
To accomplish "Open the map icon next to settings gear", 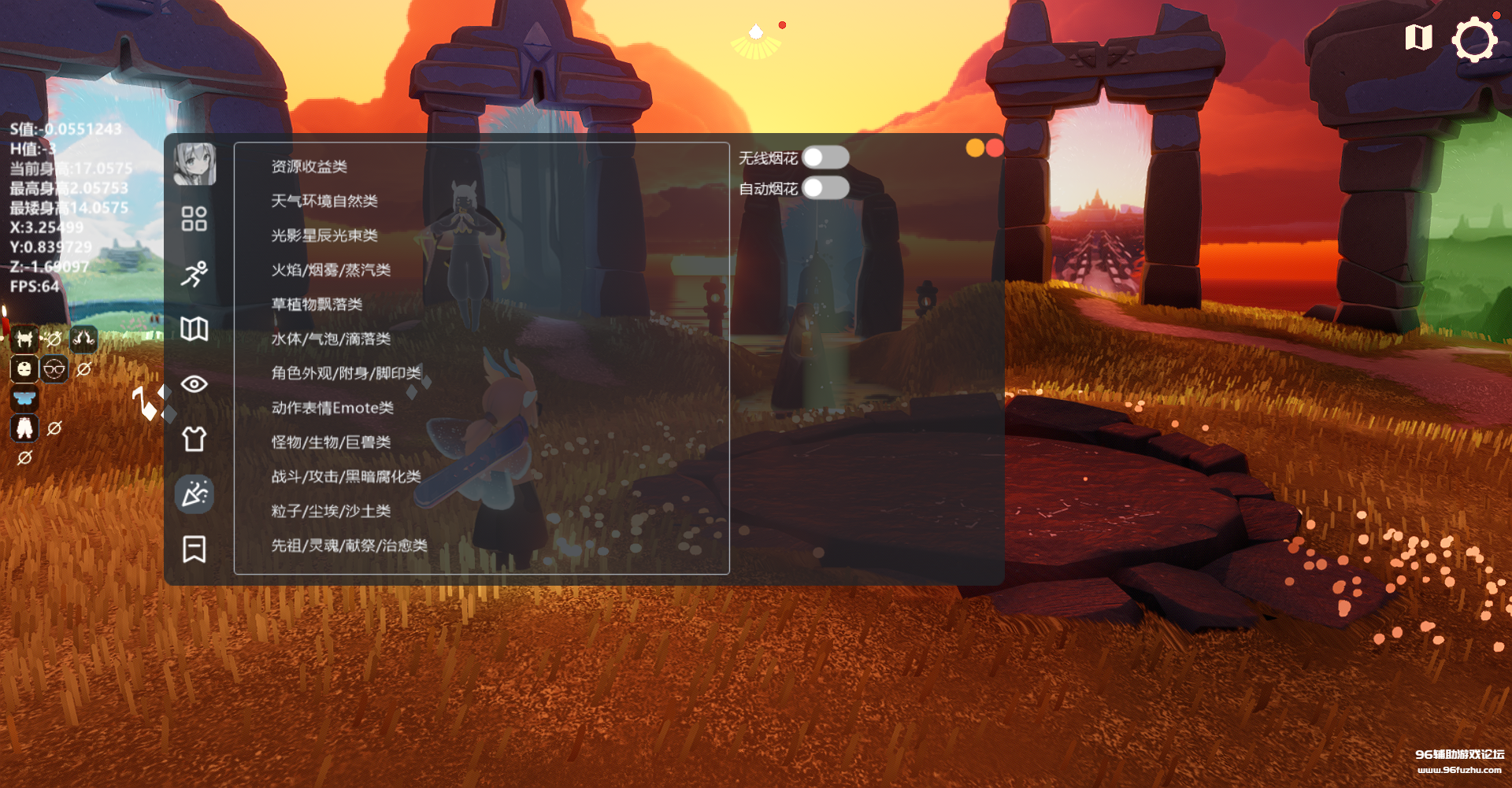I will [x=1417, y=37].
